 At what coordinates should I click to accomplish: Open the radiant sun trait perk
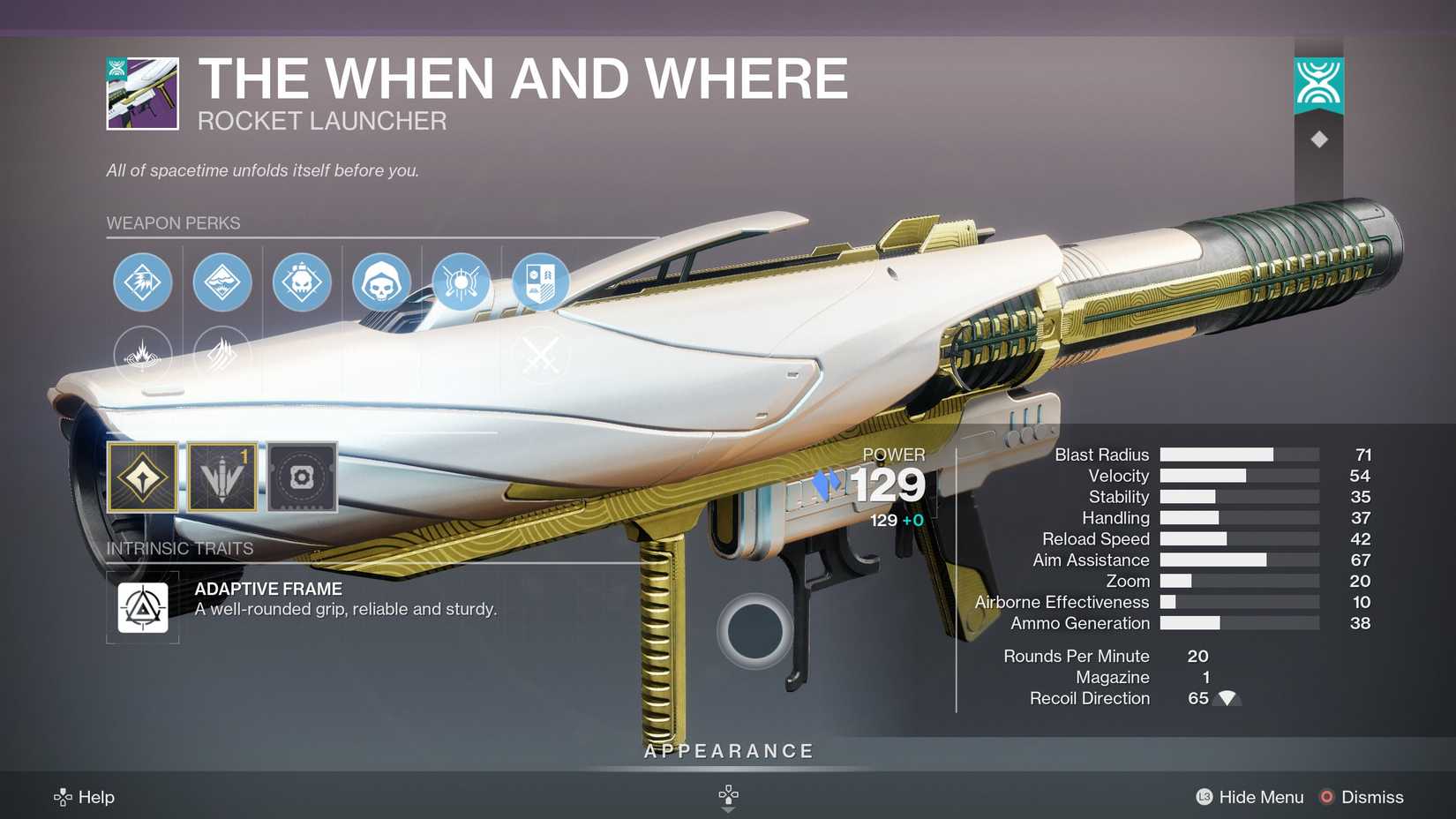coord(462,282)
